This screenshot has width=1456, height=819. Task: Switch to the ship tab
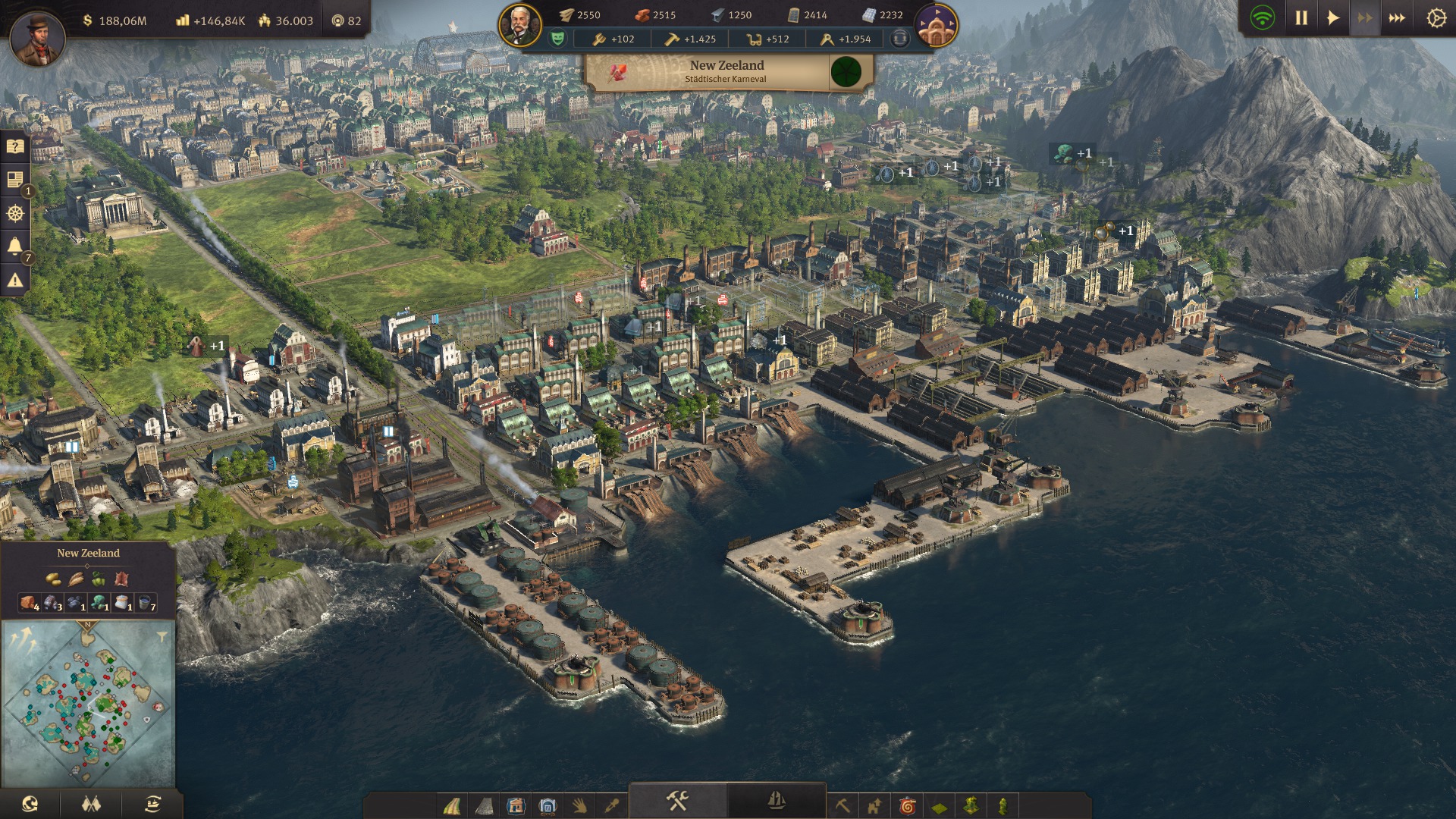(x=776, y=801)
